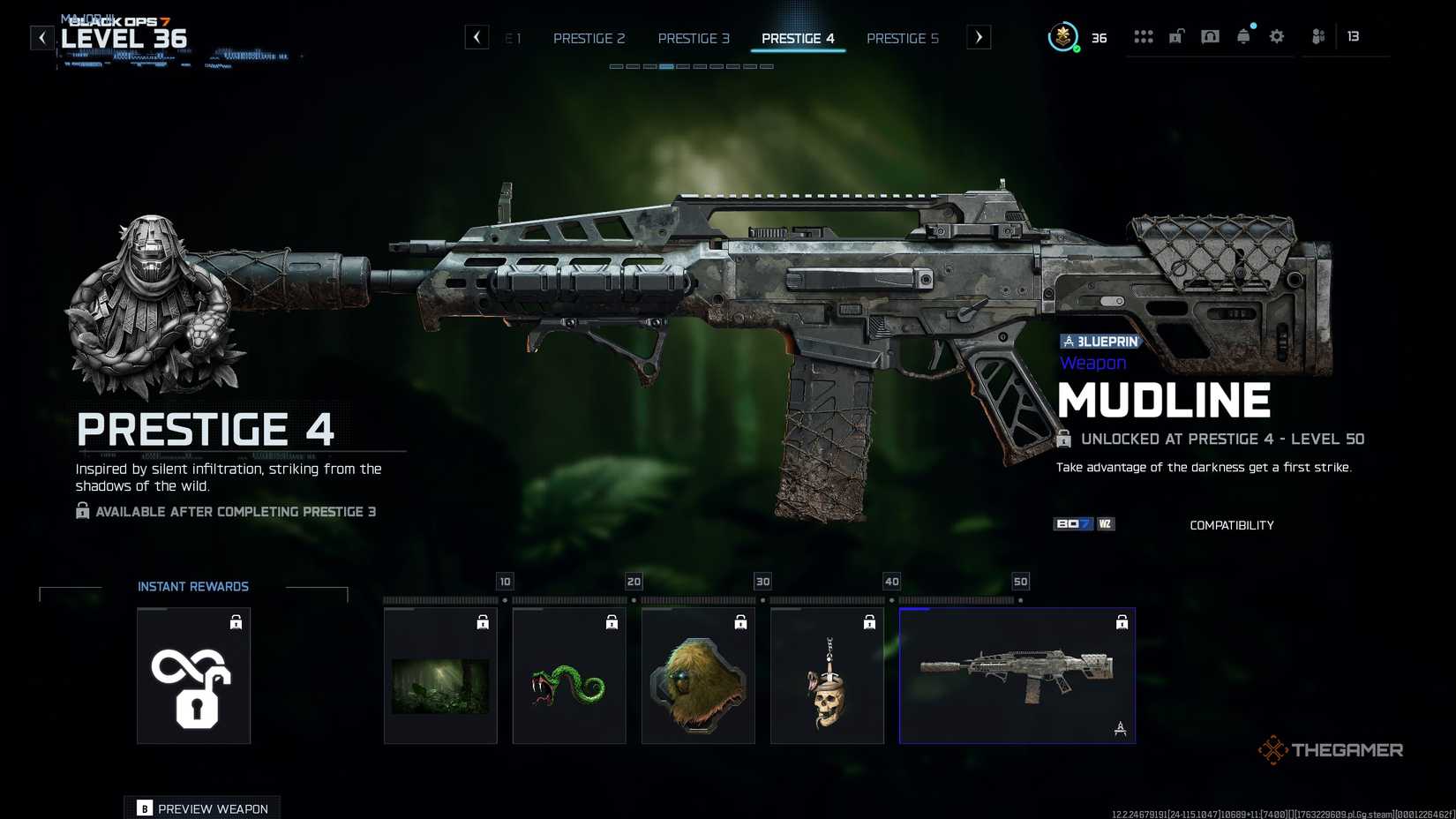
Task: Switch to the Prestige 2 tab
Action: 589,38
